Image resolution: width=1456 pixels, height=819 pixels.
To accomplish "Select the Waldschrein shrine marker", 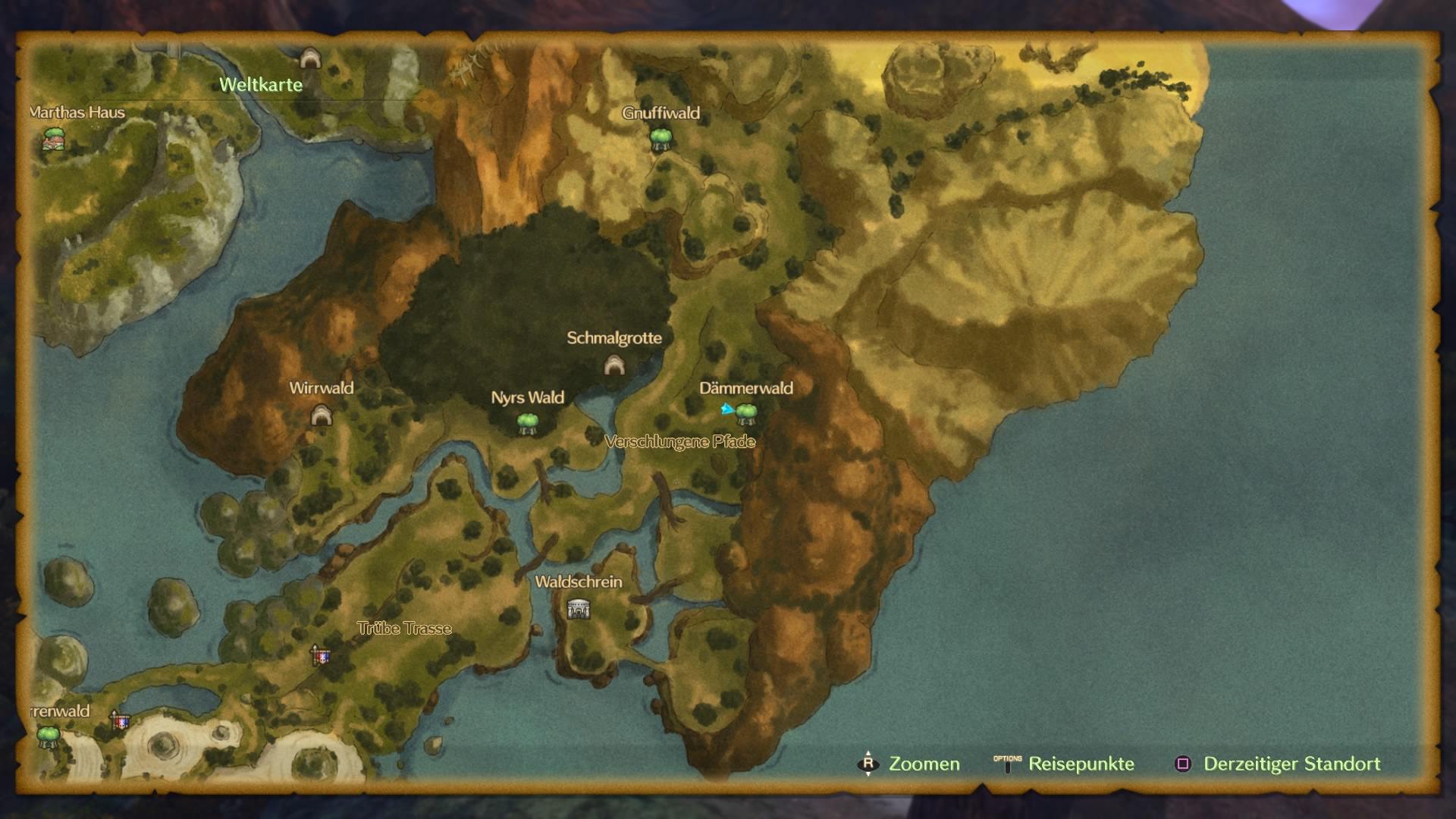I will pyautogui.click(x=579, y=608).
